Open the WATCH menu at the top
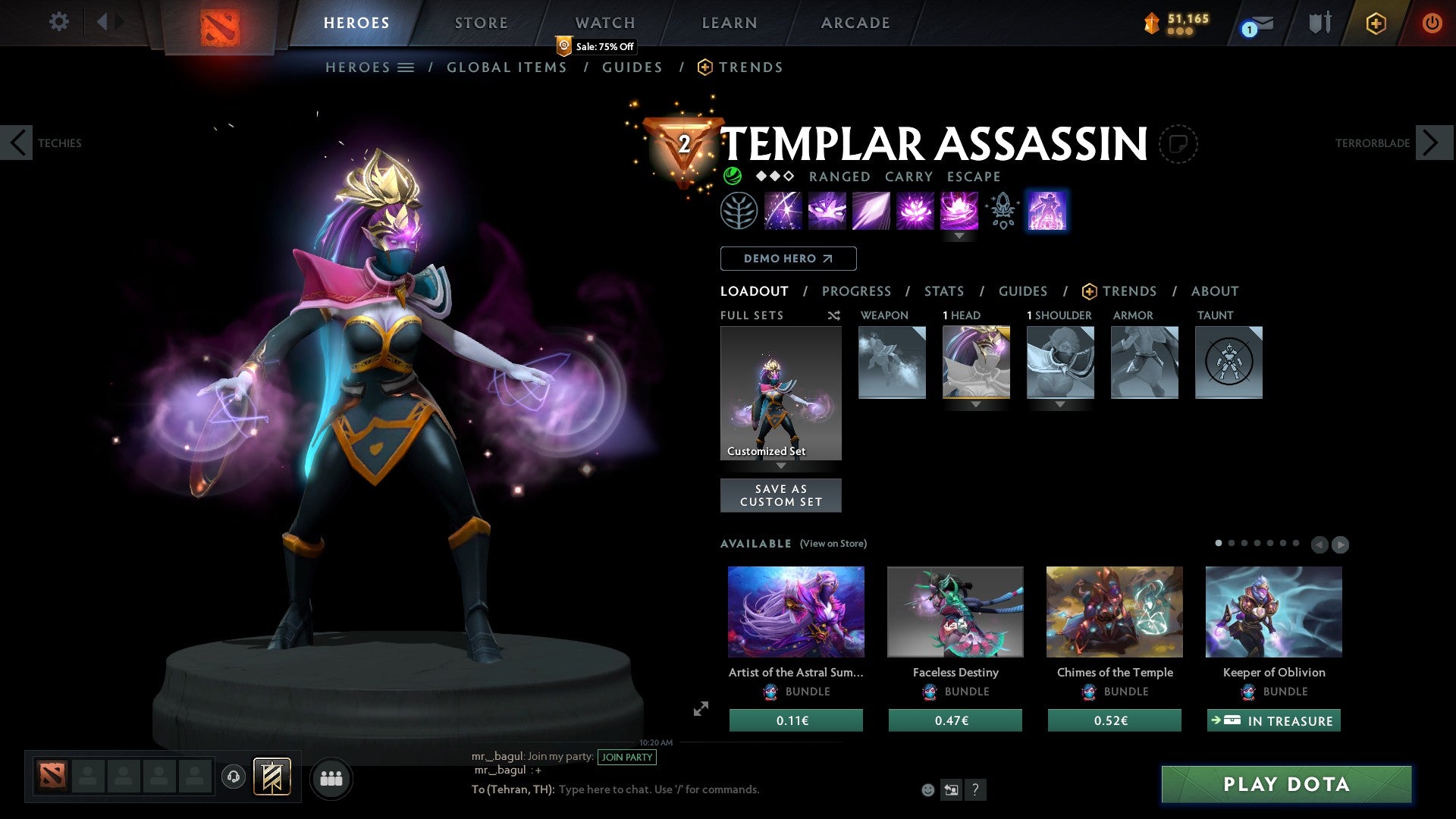This screenshot has width=1456, height=819. click(604, 23)
